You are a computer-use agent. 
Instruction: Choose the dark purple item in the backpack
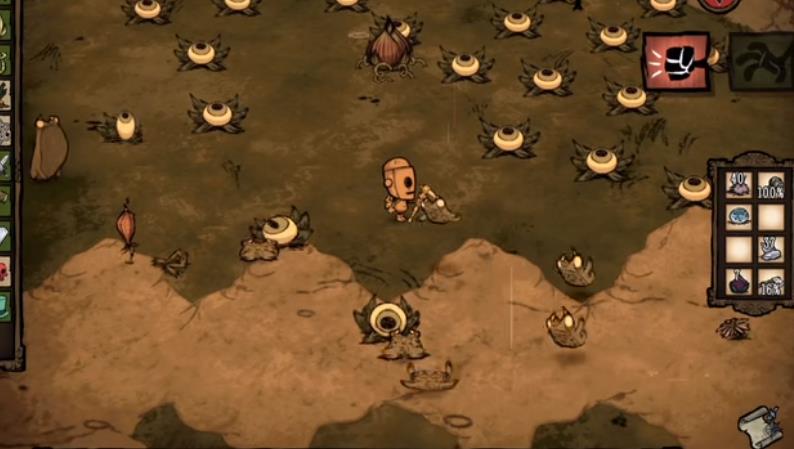(x=739, y=281)
